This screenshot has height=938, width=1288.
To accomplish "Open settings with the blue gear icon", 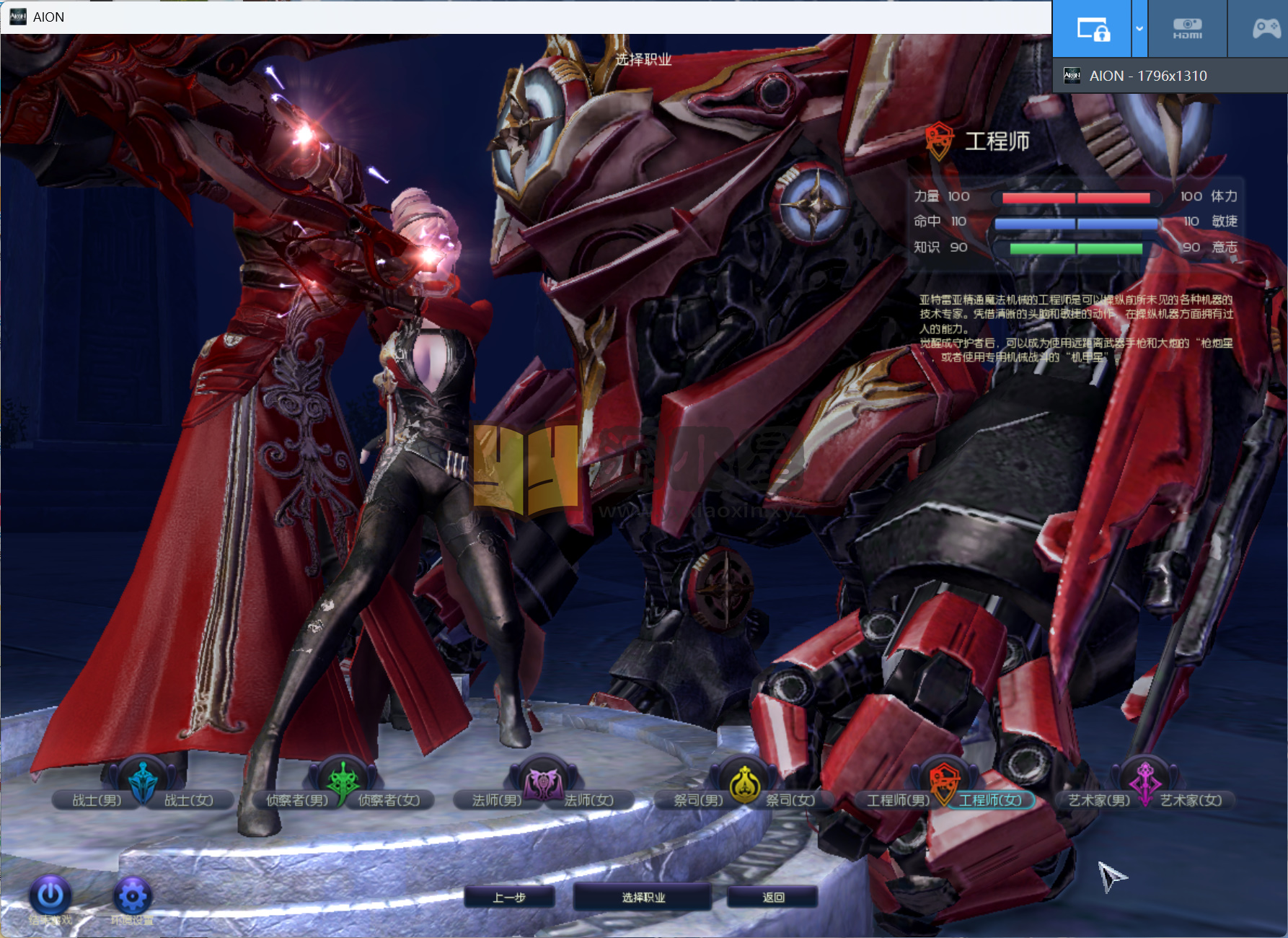I will click(133, 896).
